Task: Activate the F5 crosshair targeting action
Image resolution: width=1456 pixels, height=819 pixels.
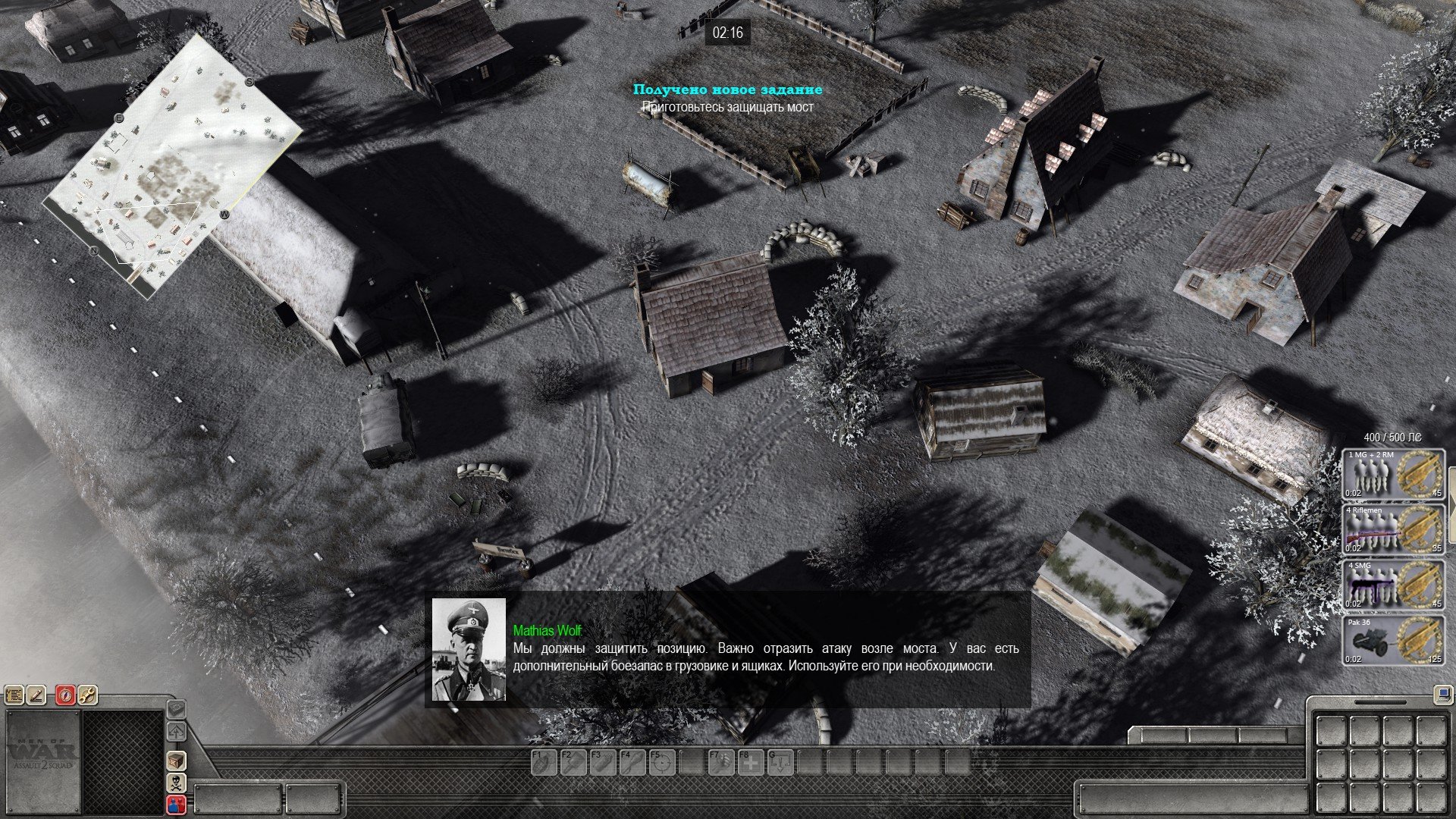Action: tap(661, 762)
